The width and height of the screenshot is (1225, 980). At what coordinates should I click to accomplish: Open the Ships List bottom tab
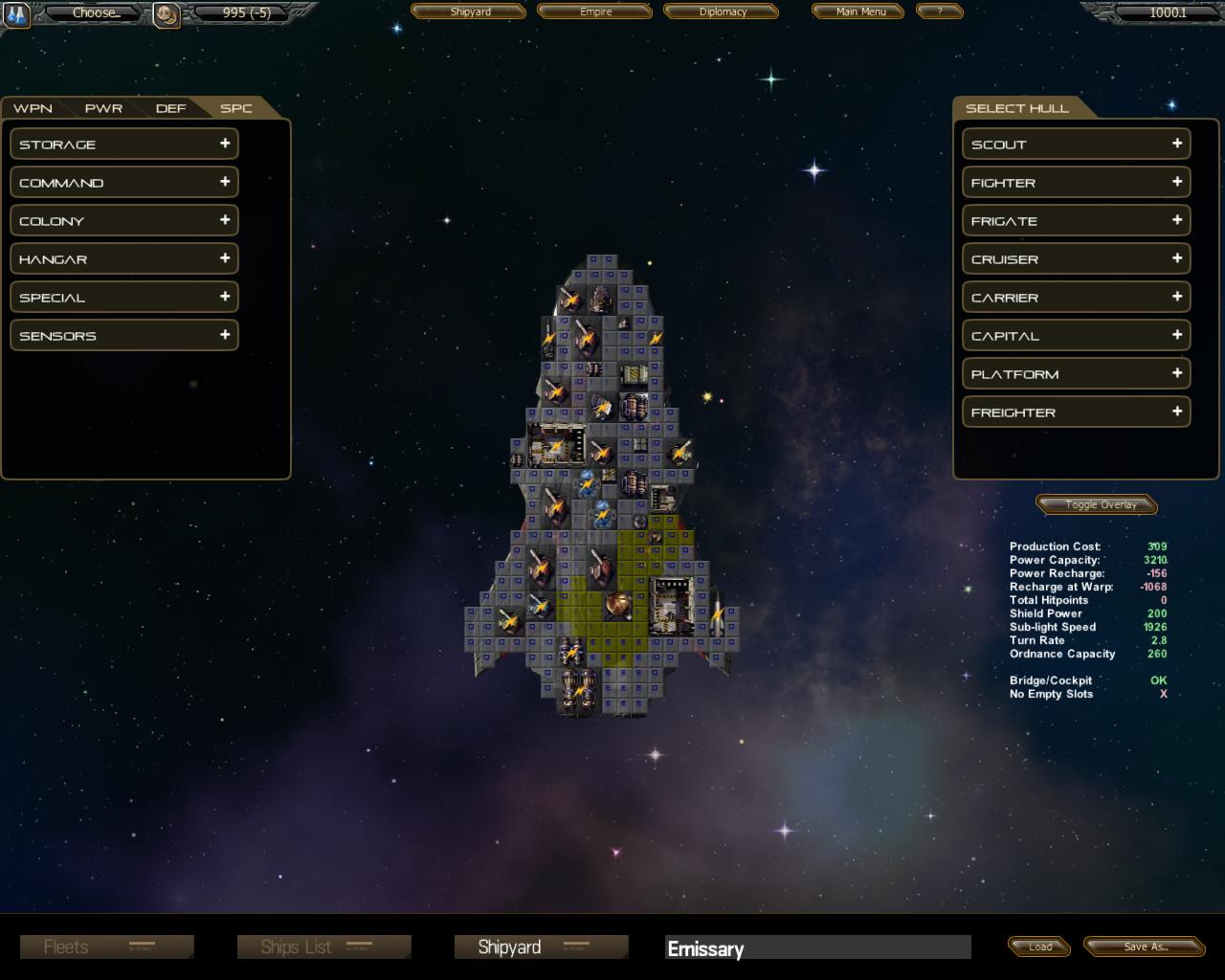(323, 947)
